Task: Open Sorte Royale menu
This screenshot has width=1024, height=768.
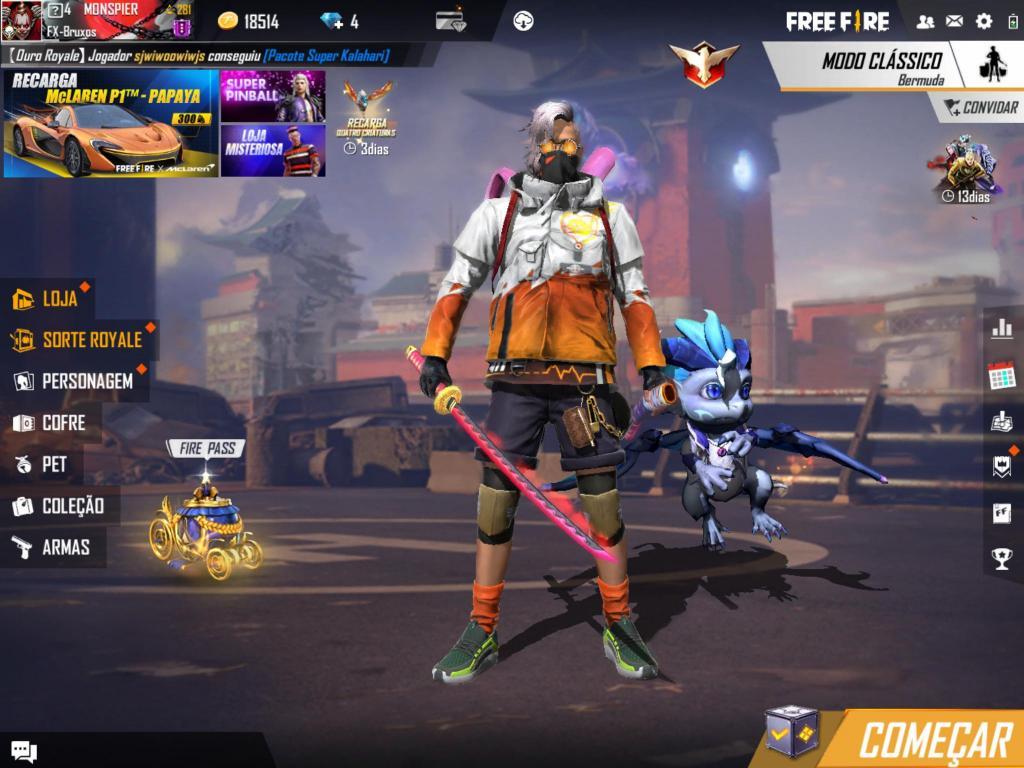Action: click(78, 340)
